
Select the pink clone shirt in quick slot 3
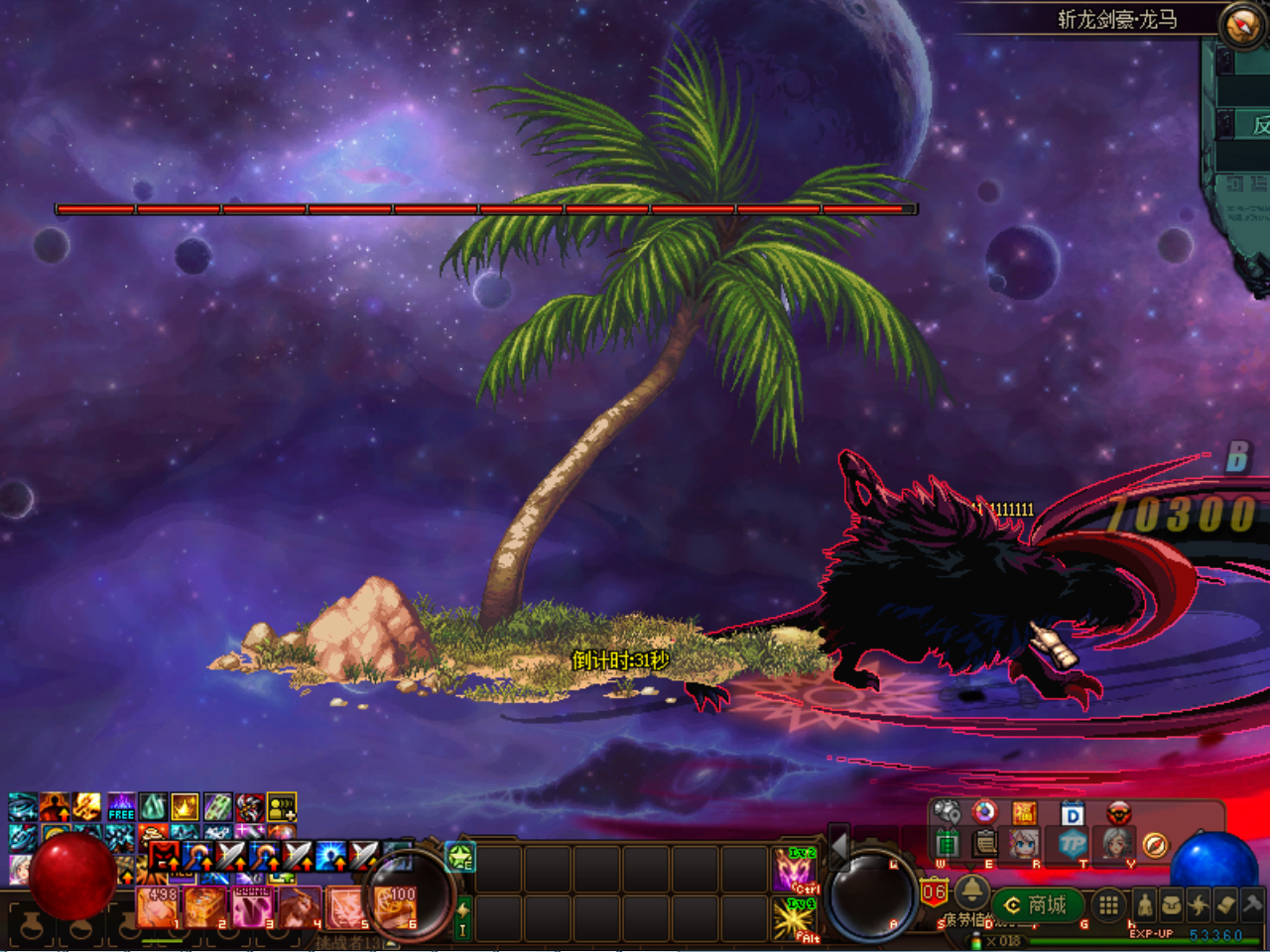252,906
